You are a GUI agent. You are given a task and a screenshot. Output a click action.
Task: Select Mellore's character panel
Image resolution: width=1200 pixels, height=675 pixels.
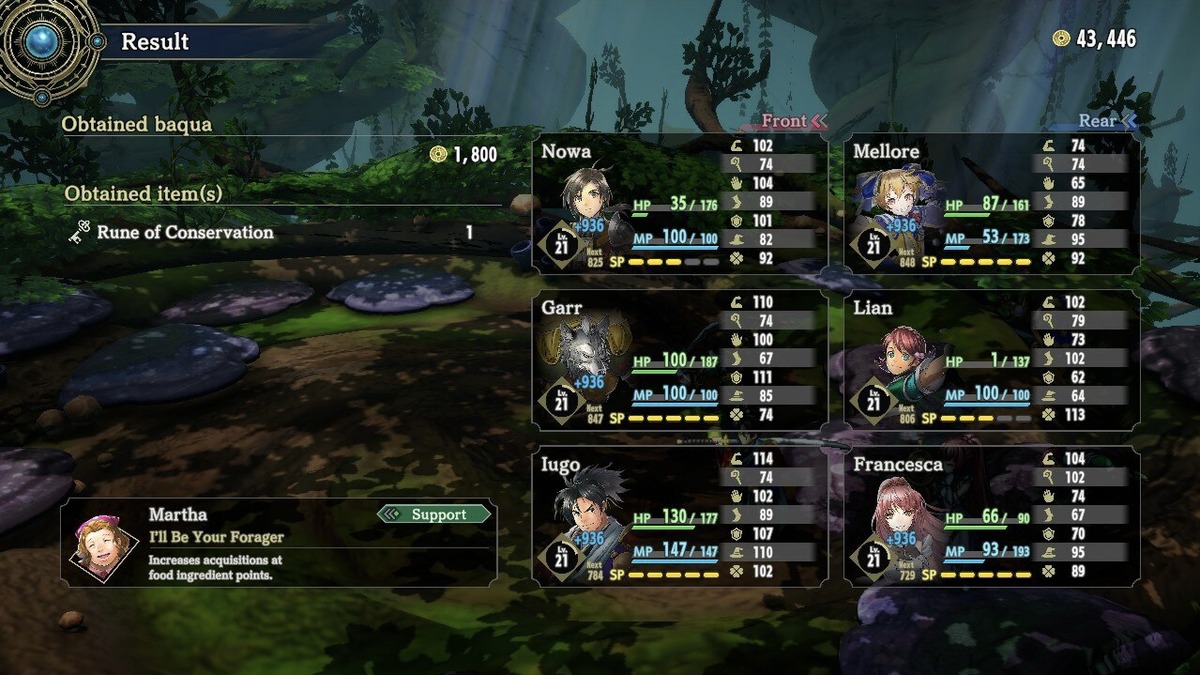[992, 204]
